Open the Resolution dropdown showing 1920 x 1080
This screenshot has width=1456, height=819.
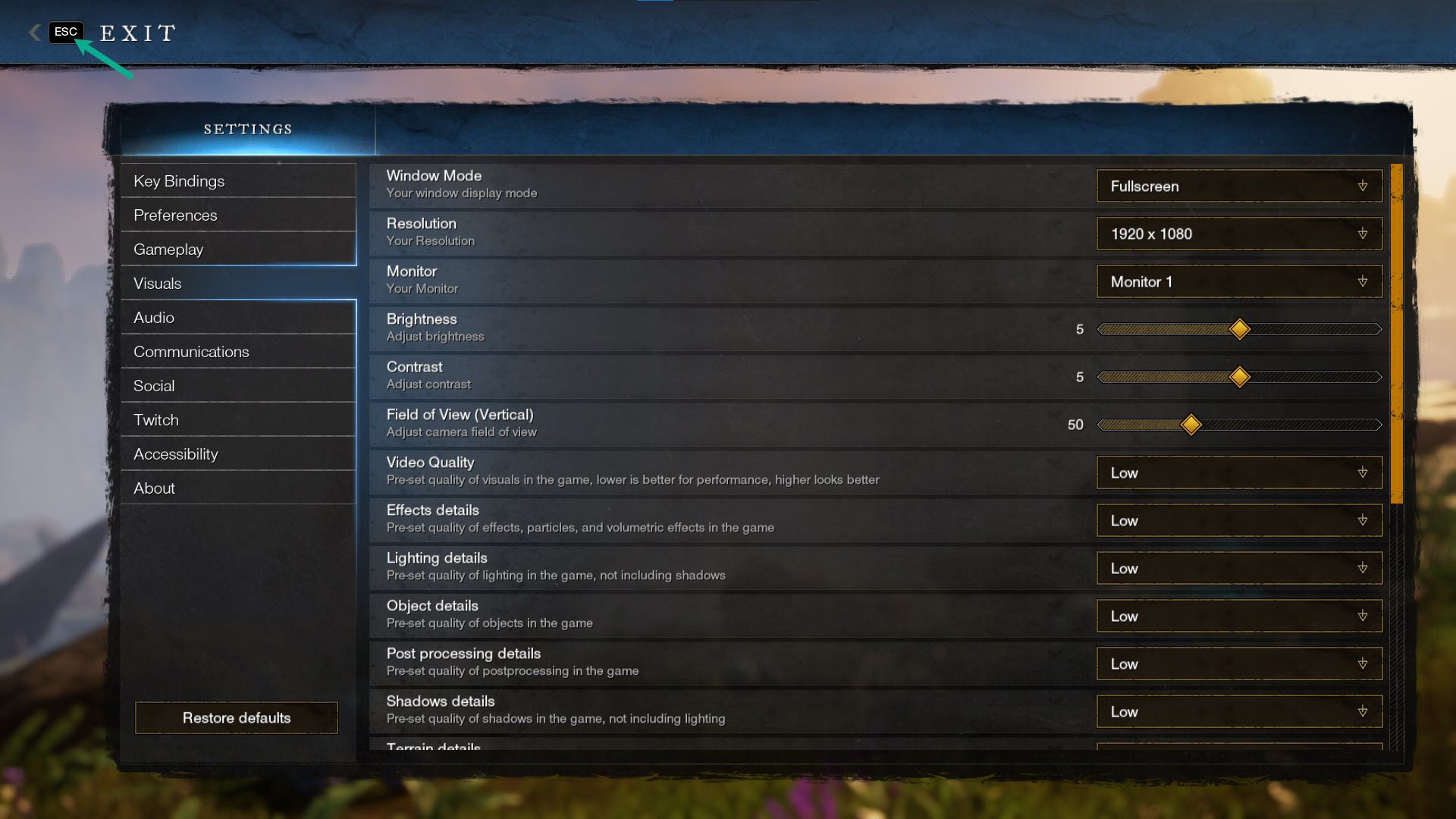point(1238,234)
